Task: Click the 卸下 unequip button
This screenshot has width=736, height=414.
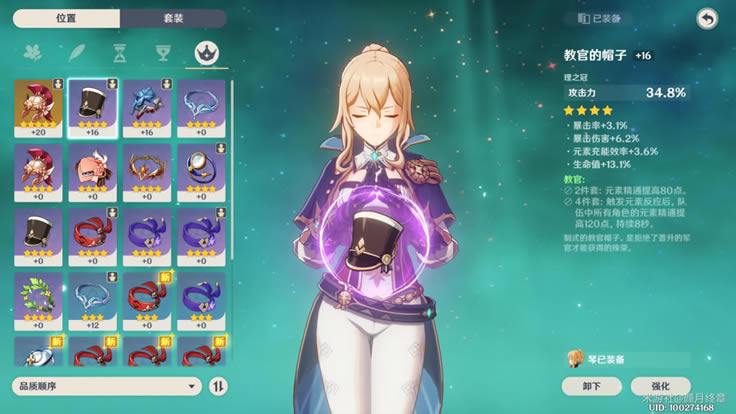Action: [x=591, y=386]
